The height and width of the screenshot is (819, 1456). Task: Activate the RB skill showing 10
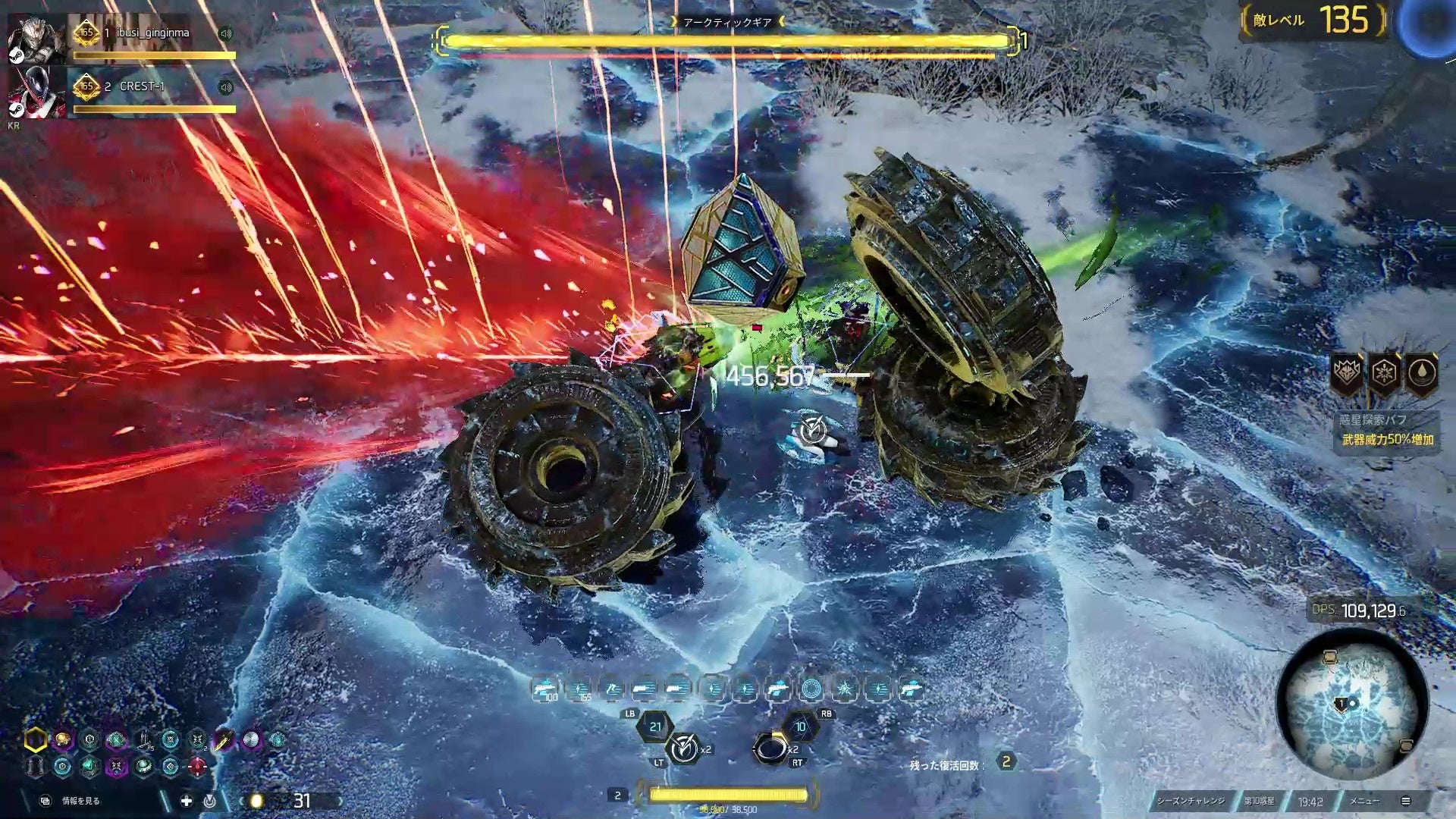click(x=800, y=726)
